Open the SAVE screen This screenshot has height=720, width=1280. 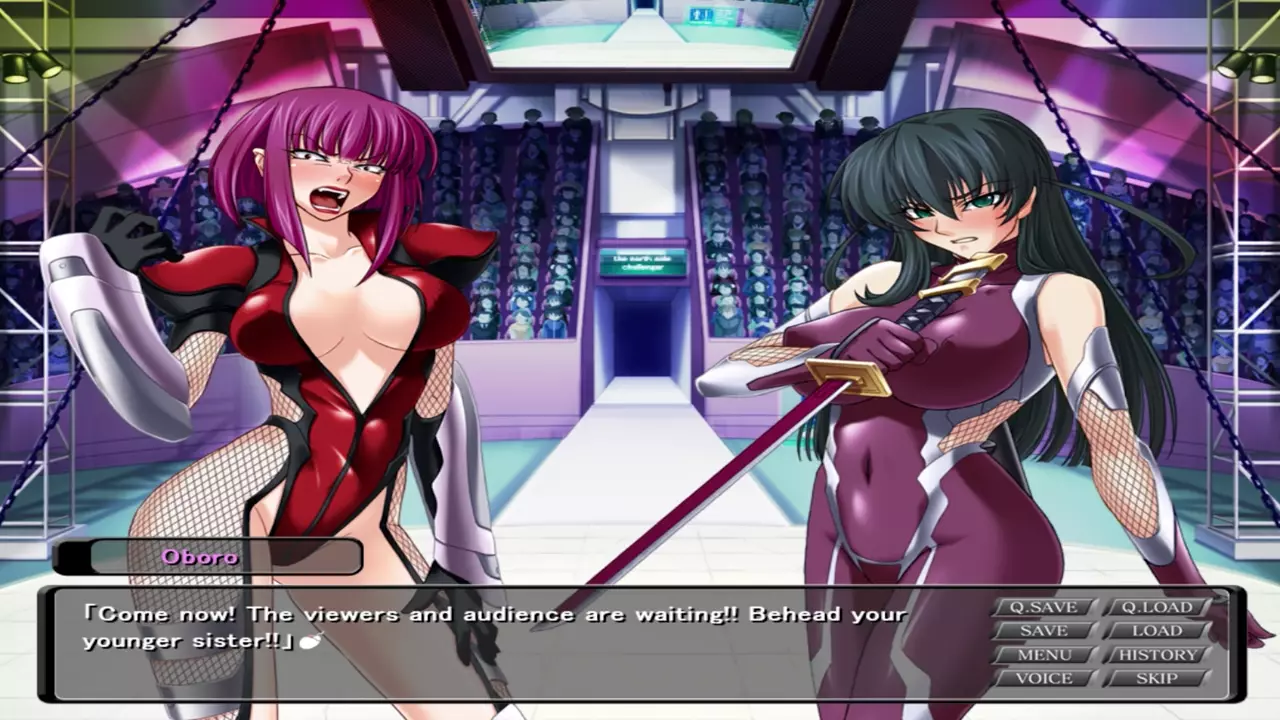point(1044,631)
